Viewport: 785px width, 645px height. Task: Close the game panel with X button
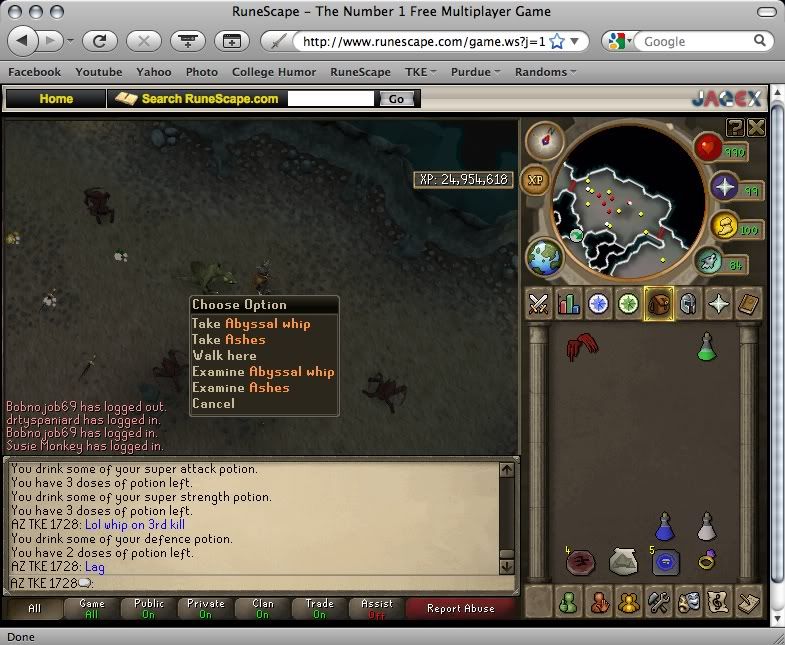click(756, 127)
